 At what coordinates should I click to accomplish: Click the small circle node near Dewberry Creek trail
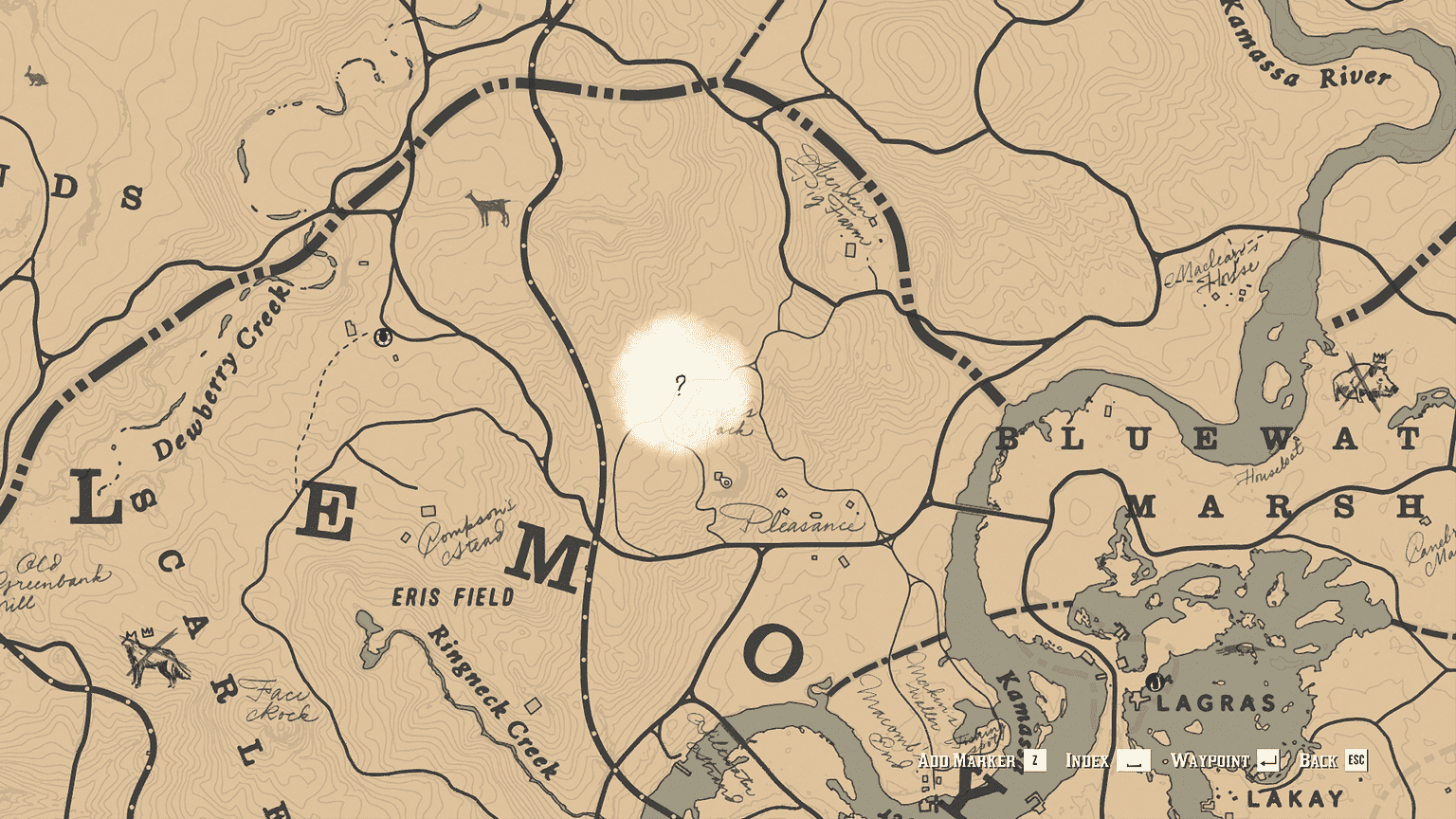(x=384, y=337)
